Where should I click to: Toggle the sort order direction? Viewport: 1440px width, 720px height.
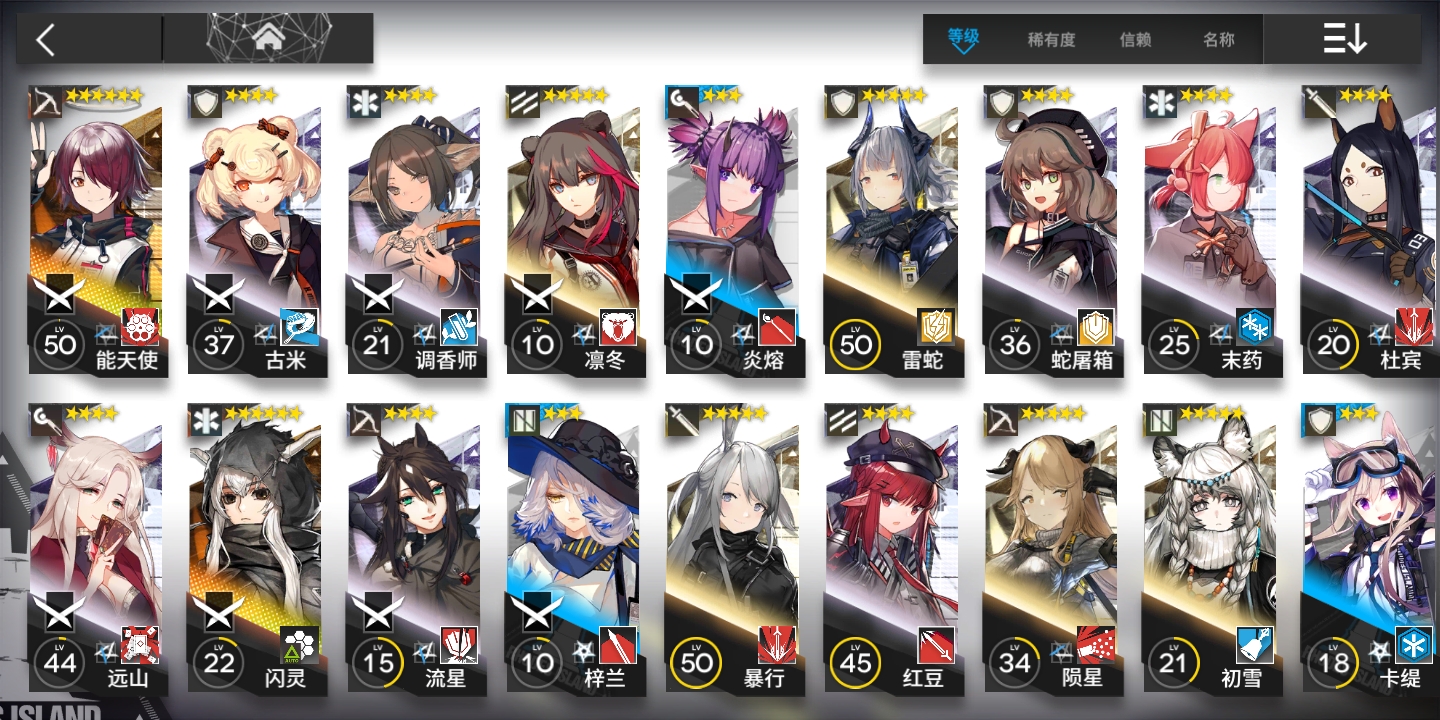click(1344, 40)
